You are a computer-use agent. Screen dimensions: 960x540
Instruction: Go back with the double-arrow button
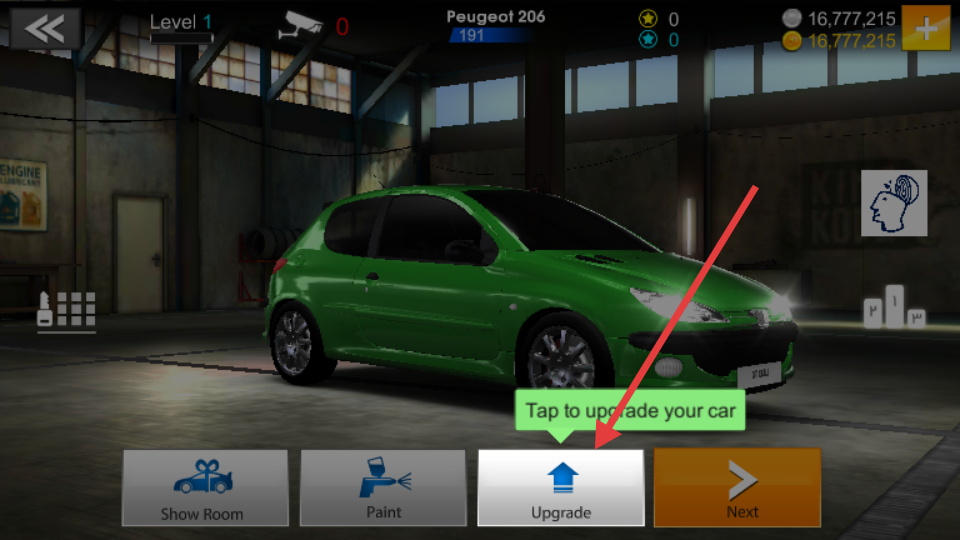pos(45,28)
